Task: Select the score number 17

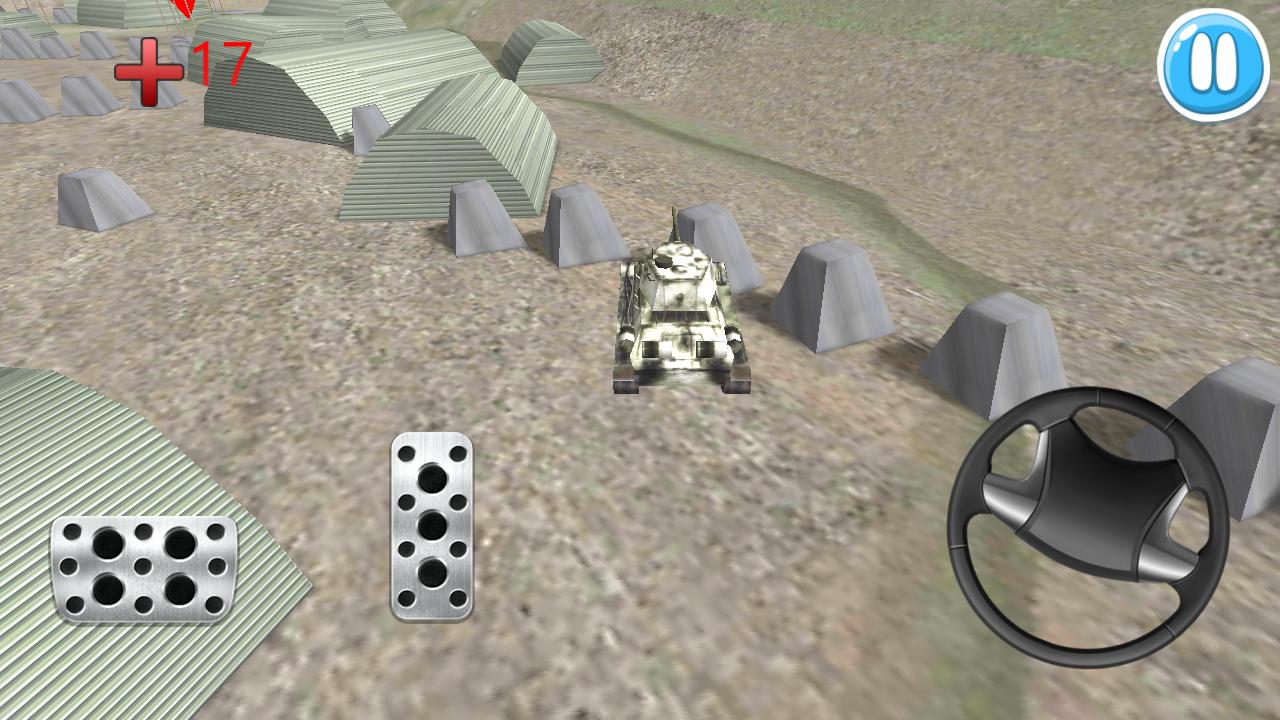Action: click(x=221, y=62)
